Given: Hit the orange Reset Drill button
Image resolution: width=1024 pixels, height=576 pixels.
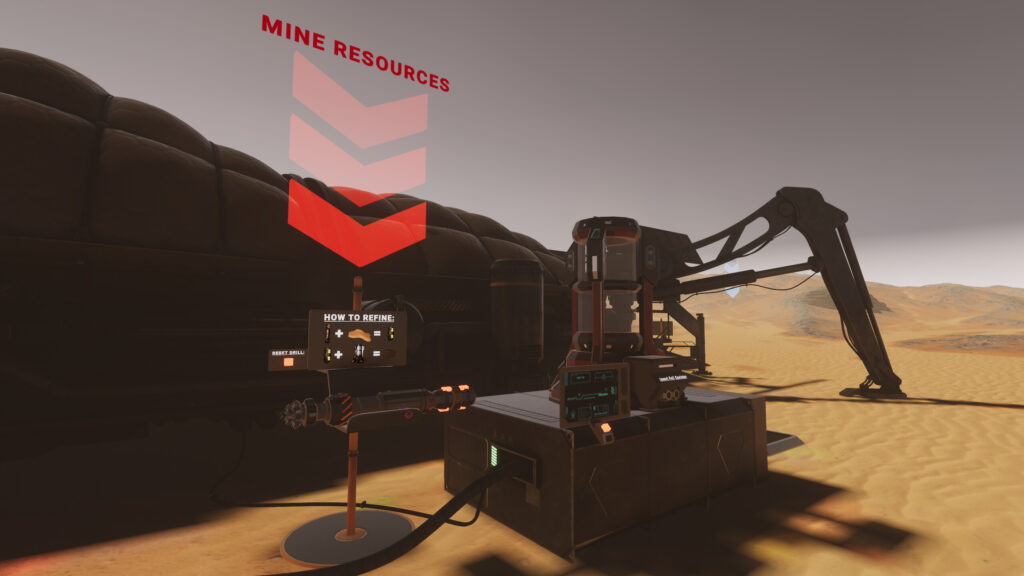Looking at the screenshot, I should [x=289, y=362].
